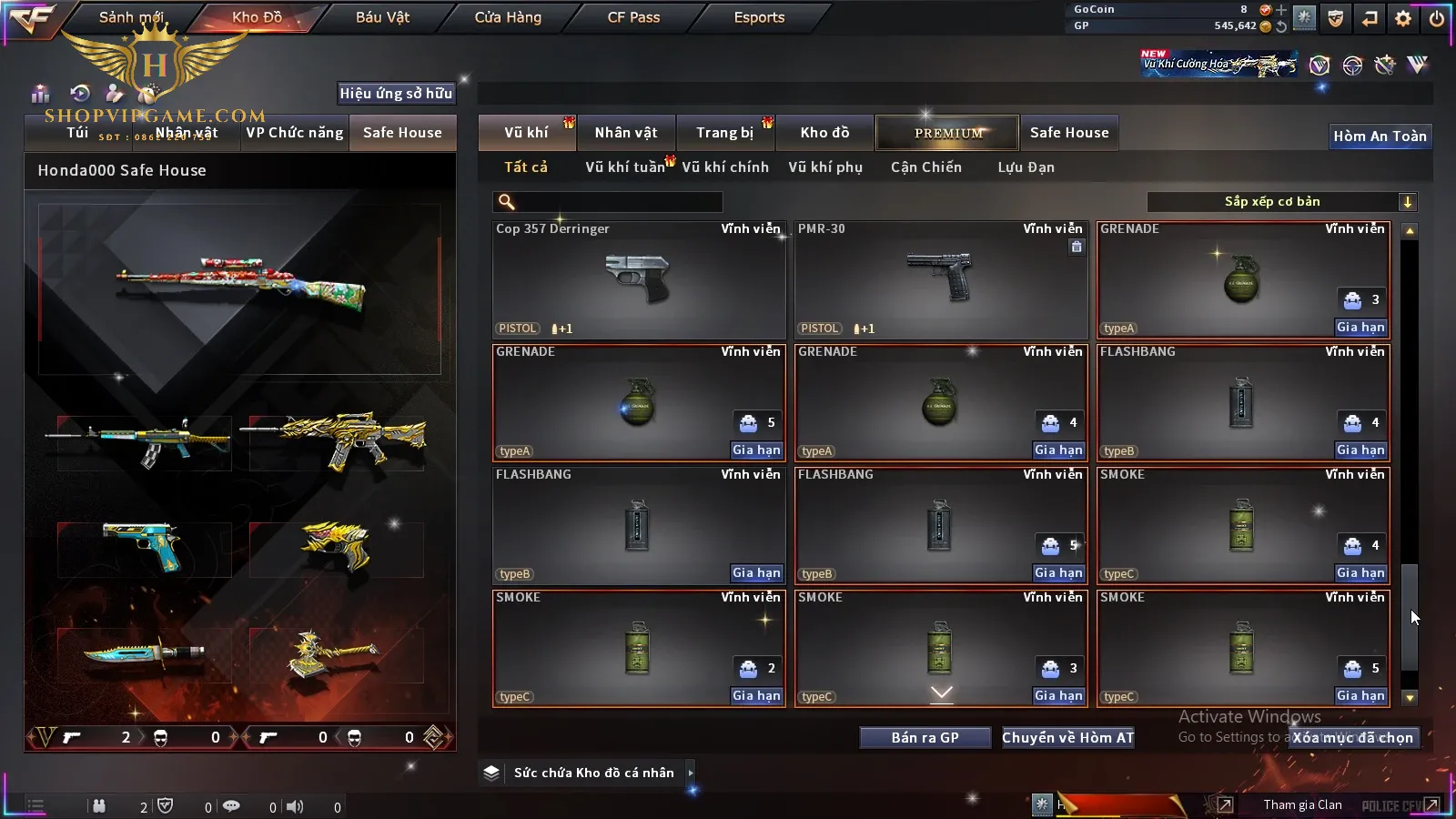This screenshot has width=1456, height=819.
Task: Open the Cửa Hàng shop menu
Action: click(x=508, y=17)
